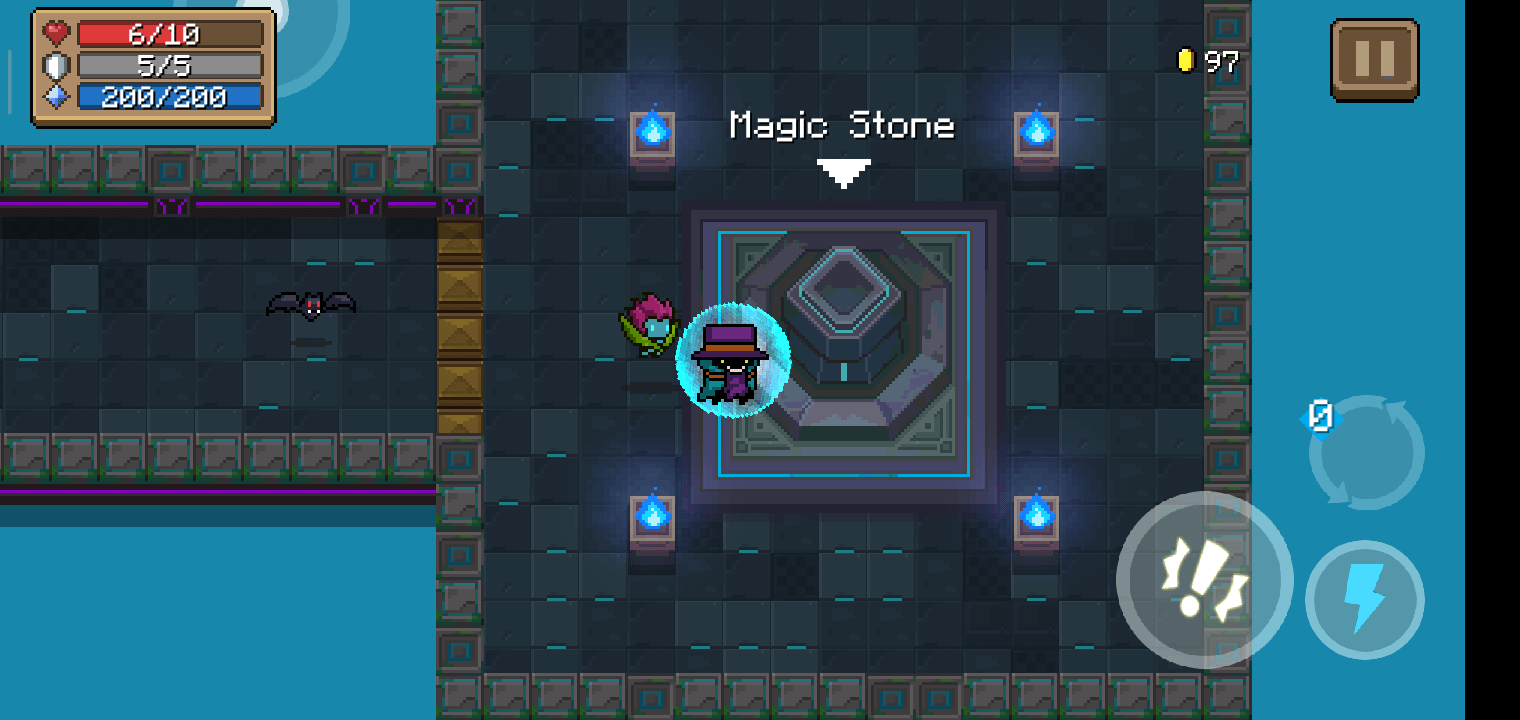Activate the lightning skill button
This screenshot has width=1520, height=720.
point(1365,598)
